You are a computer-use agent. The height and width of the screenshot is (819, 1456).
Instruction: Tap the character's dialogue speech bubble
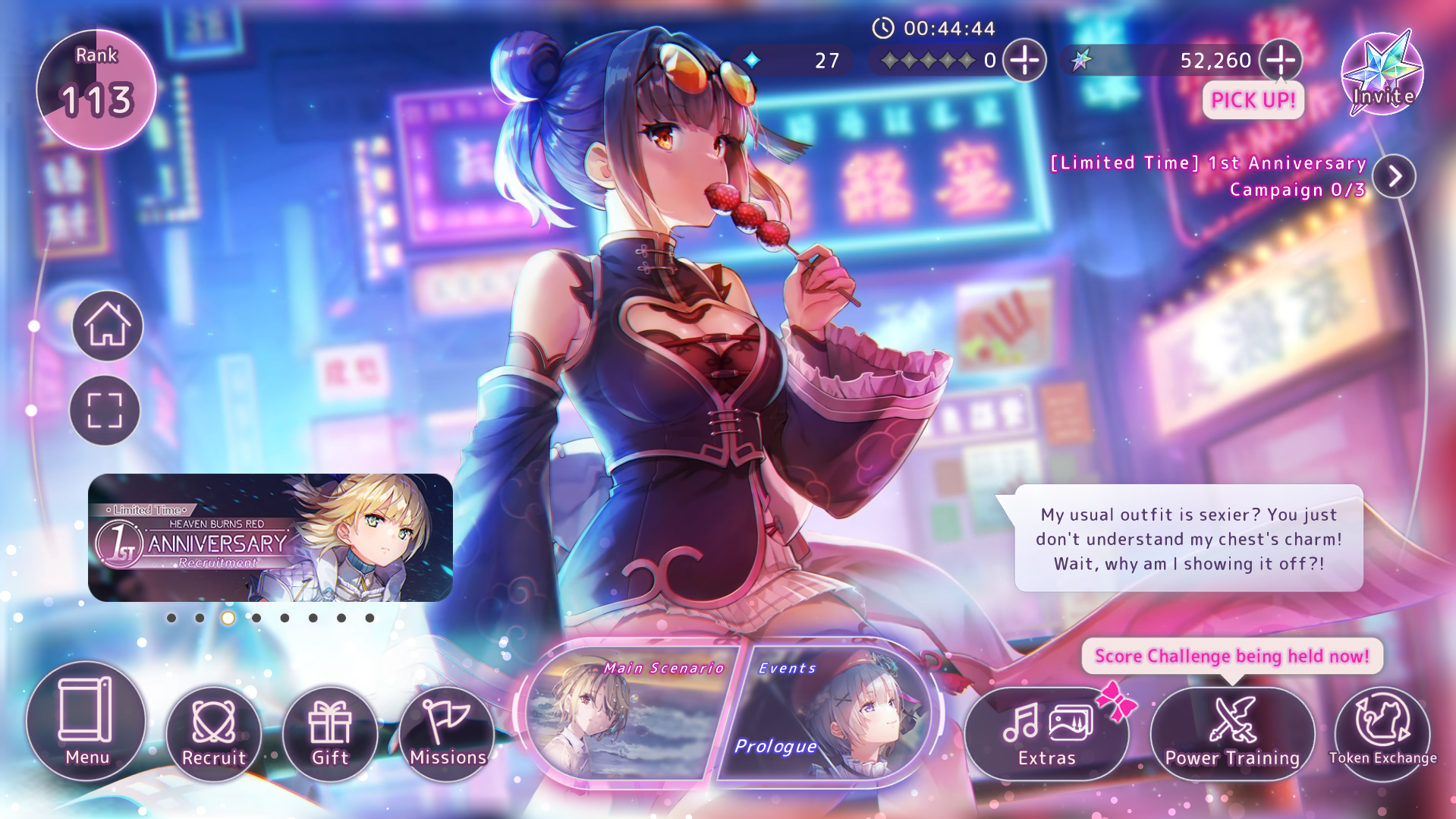coord(1188,539)
